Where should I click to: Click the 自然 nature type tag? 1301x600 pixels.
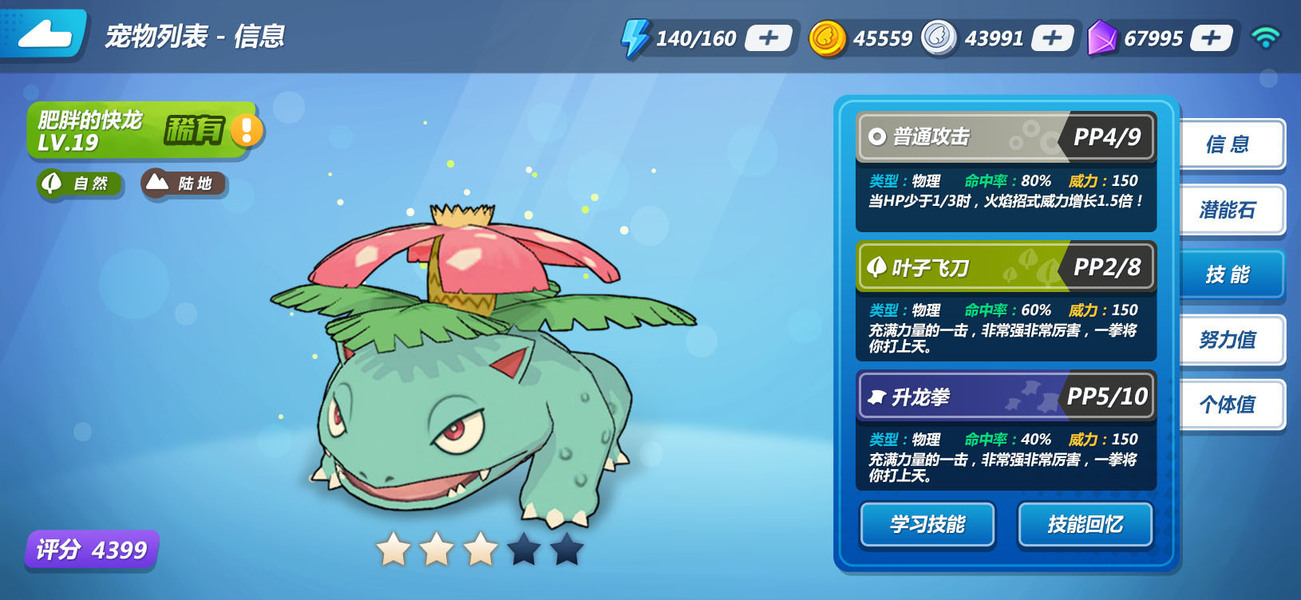click(x=80, y=184)
